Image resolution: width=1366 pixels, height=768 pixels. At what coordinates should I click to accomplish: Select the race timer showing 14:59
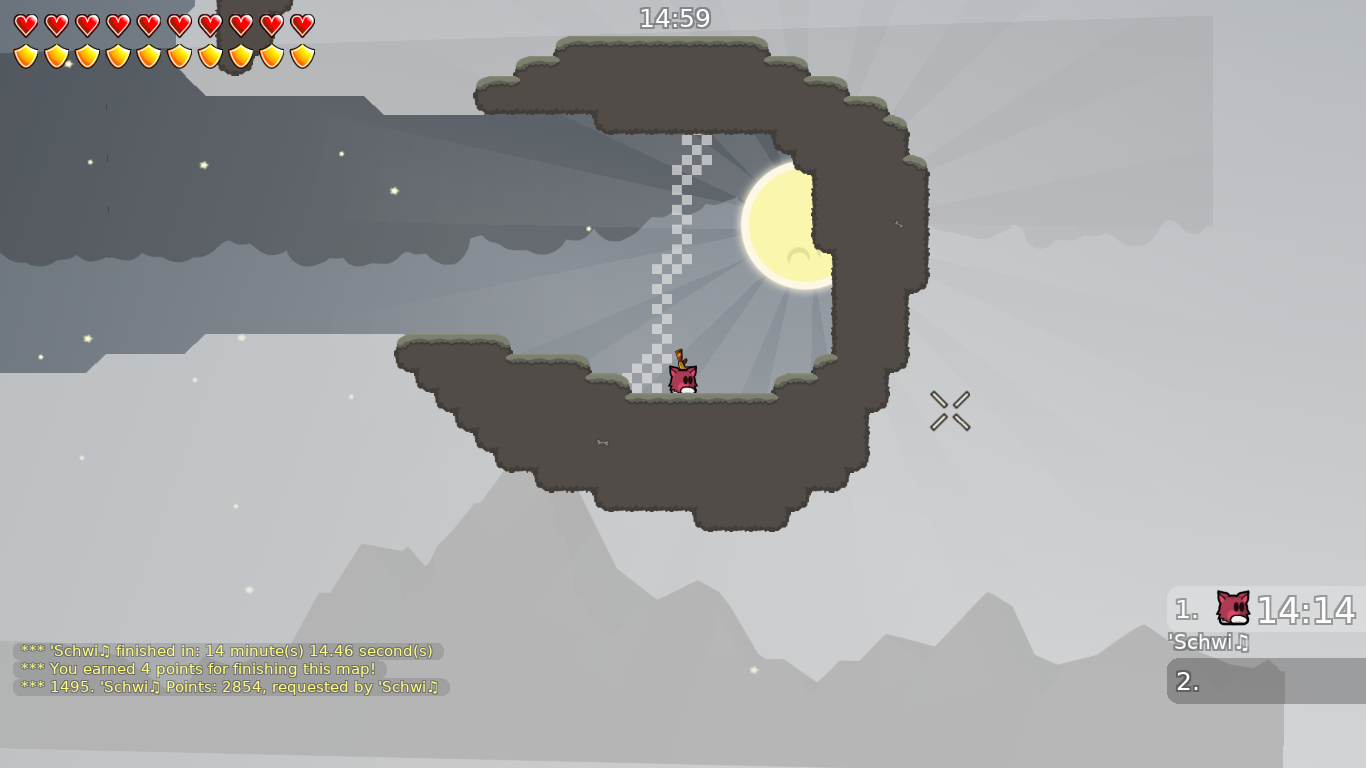tap(676, 17)
